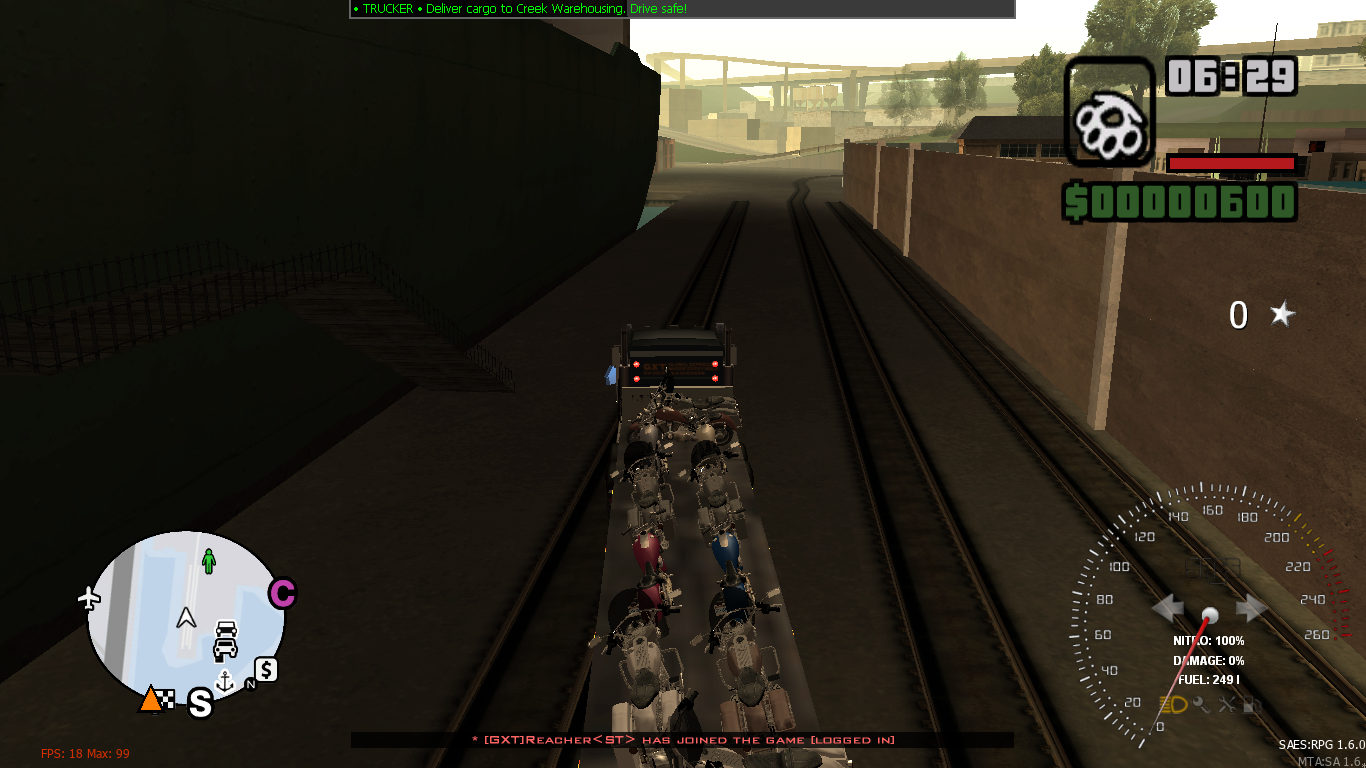1366x768 pixels.
Task: Click the right arrow above NITRO readout
Action: coord(1250,606)
